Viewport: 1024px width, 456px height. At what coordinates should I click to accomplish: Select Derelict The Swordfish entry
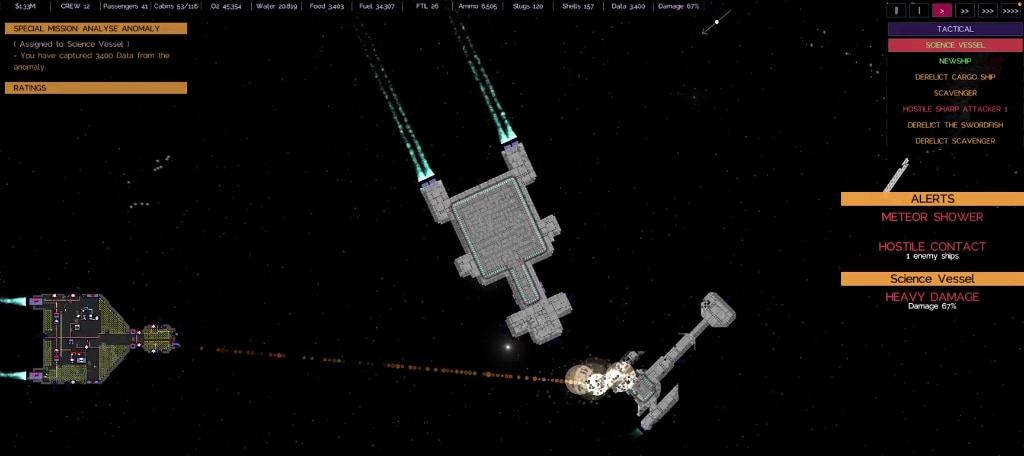pyautogui.click(x=955, y=125)
